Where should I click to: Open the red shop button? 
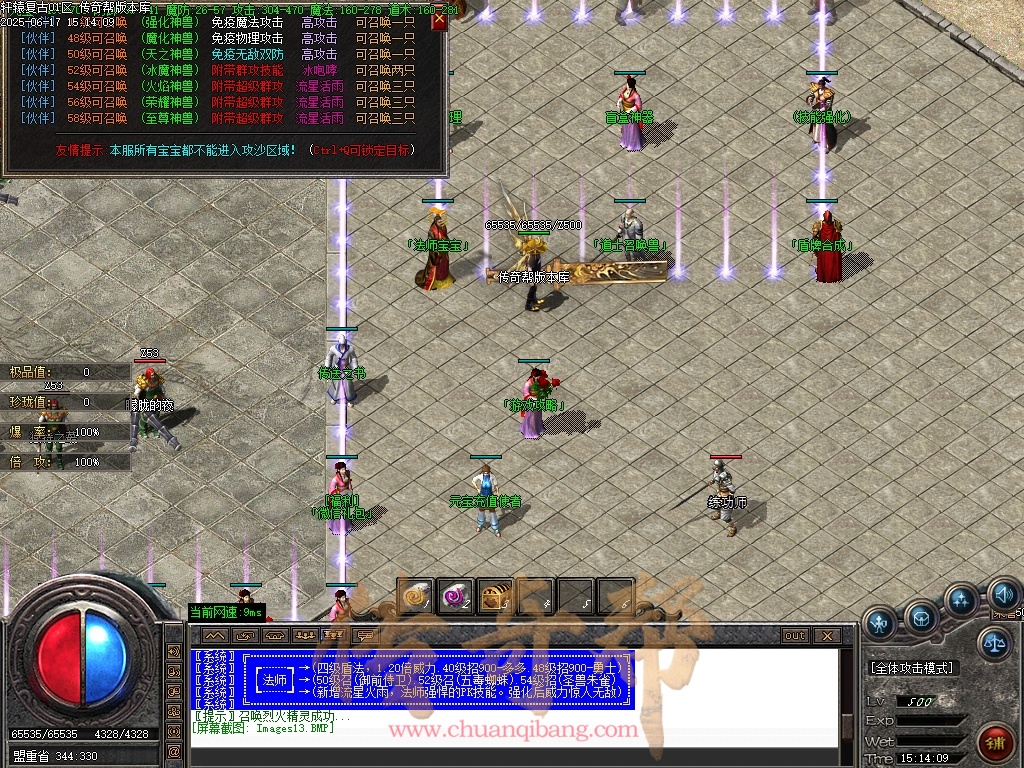tap(996, 743)
